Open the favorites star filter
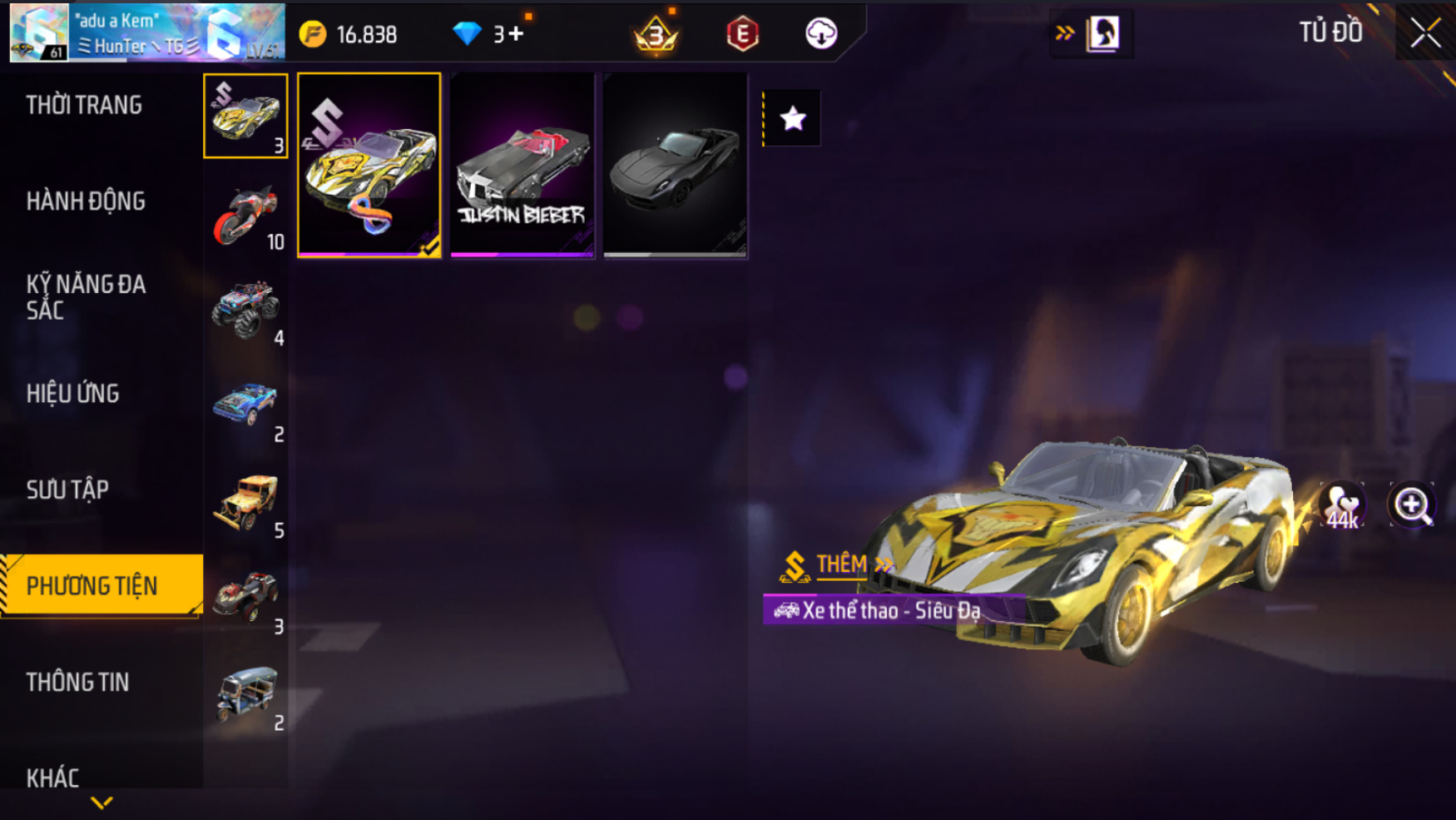1456x820 pixels. pos(792,119)
